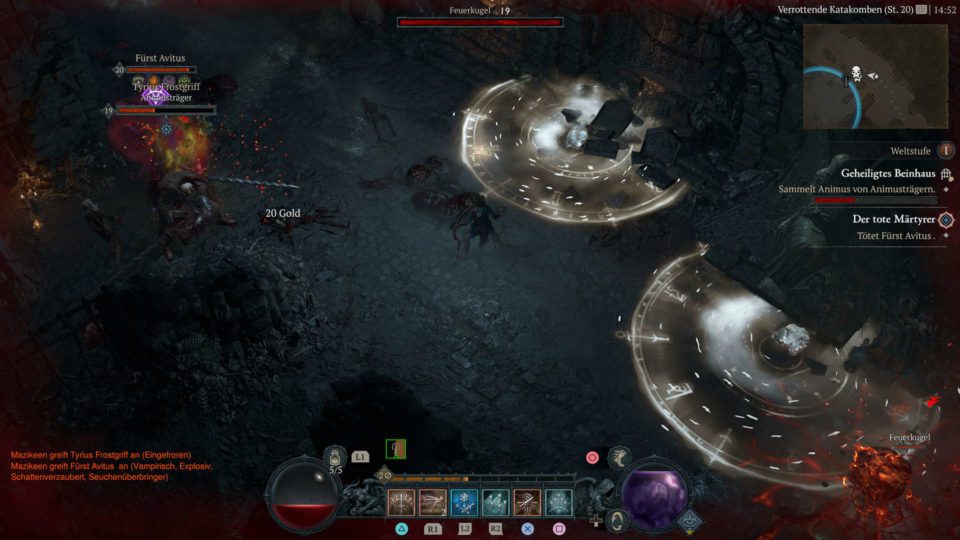Screen dimensions: 960x540
Task: Click the skull marker on minimap
Action: click(x=856, y=74)
